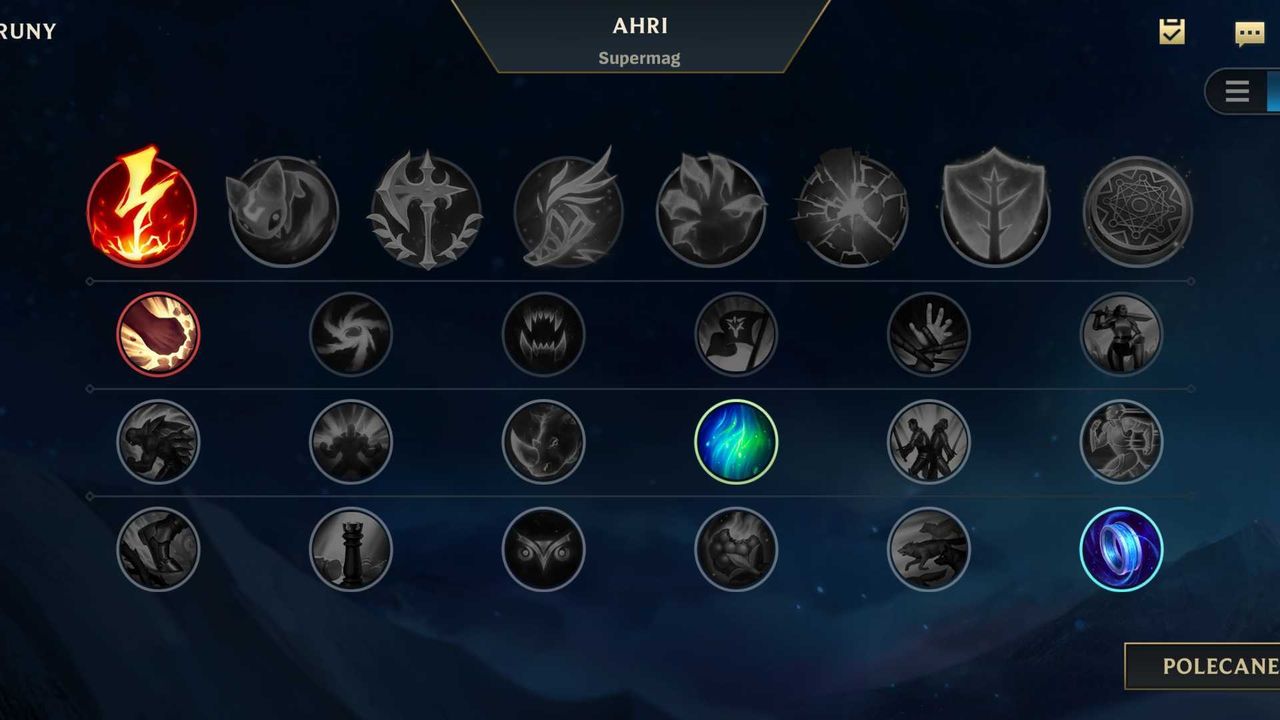Select the two back-to-back figures rune
Screen dimensions: 1280x720
point(928,441)
